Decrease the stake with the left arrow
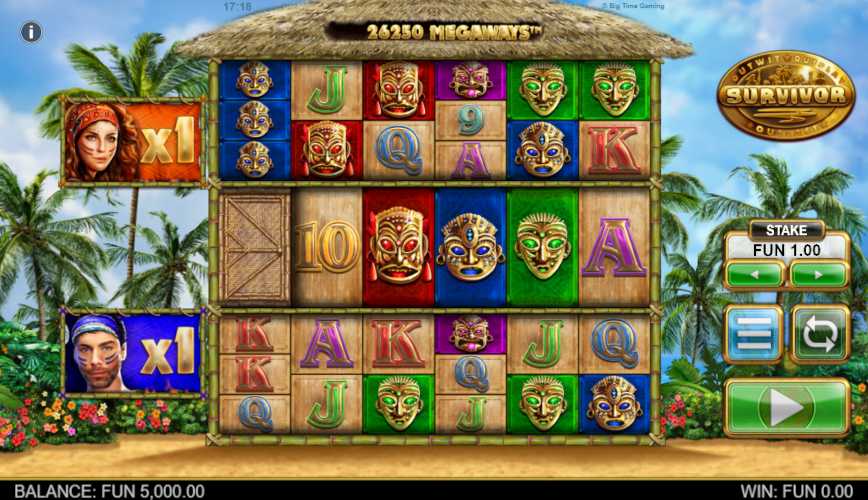Viewport: 868px width, 500px height. tap(755, 273)
